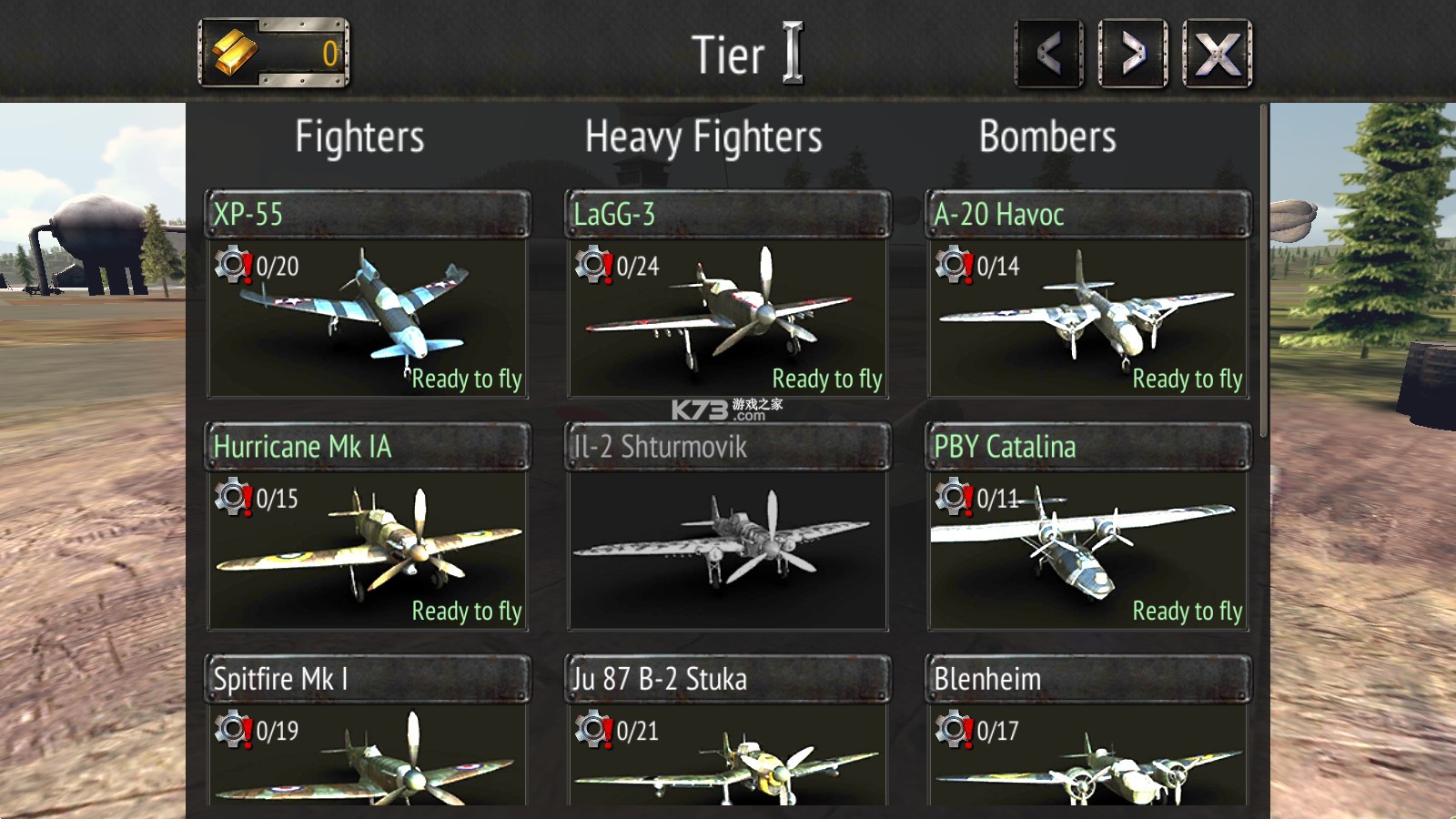Open the gold bars currency counter
The image size is (1456, 819).
274,54
